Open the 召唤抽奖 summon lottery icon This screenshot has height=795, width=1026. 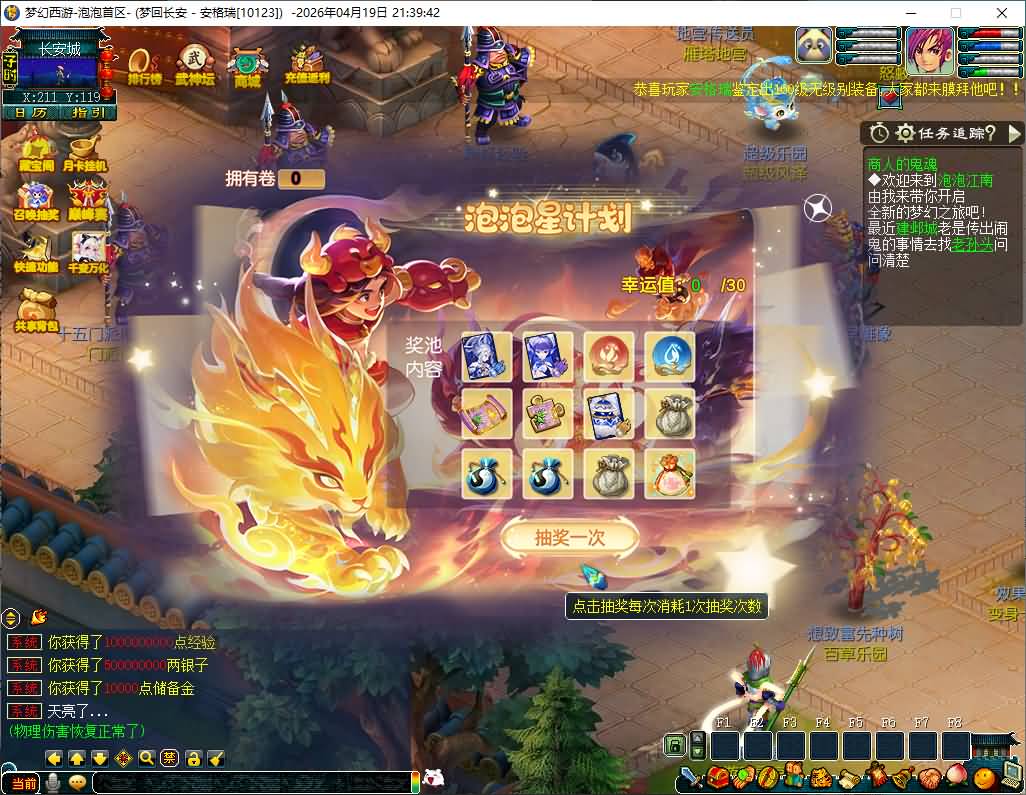tap(34, 200)
